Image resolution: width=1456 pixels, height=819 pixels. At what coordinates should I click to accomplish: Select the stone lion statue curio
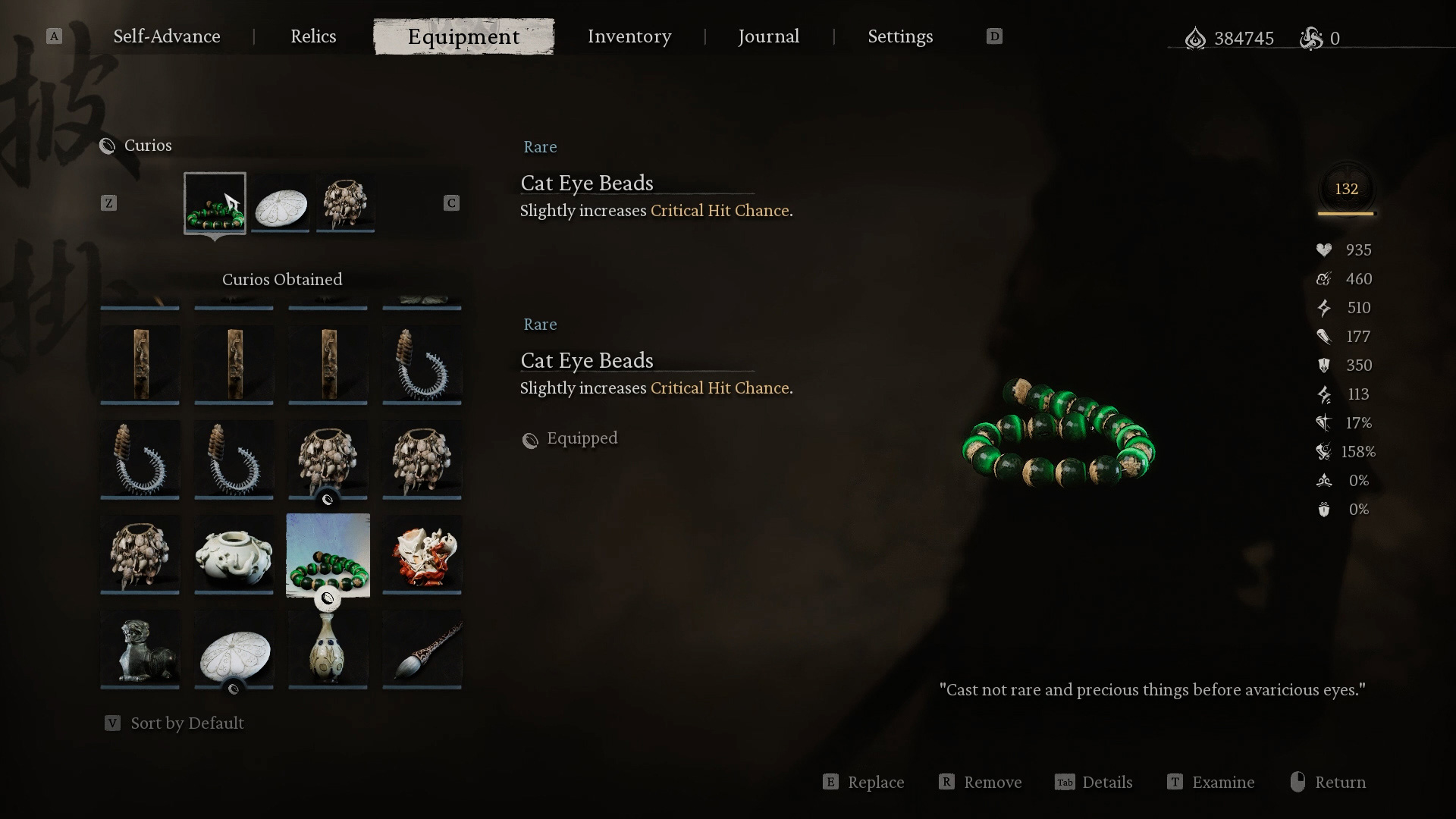coord(140,649)
